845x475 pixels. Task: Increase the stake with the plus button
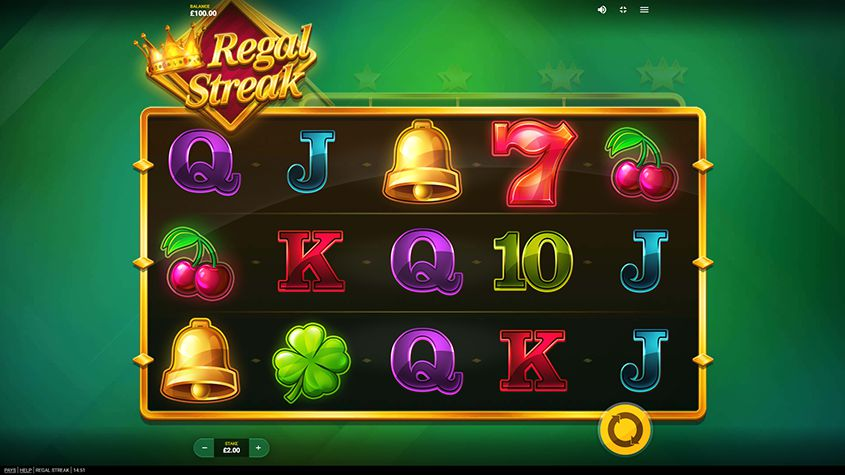[258, 447]
